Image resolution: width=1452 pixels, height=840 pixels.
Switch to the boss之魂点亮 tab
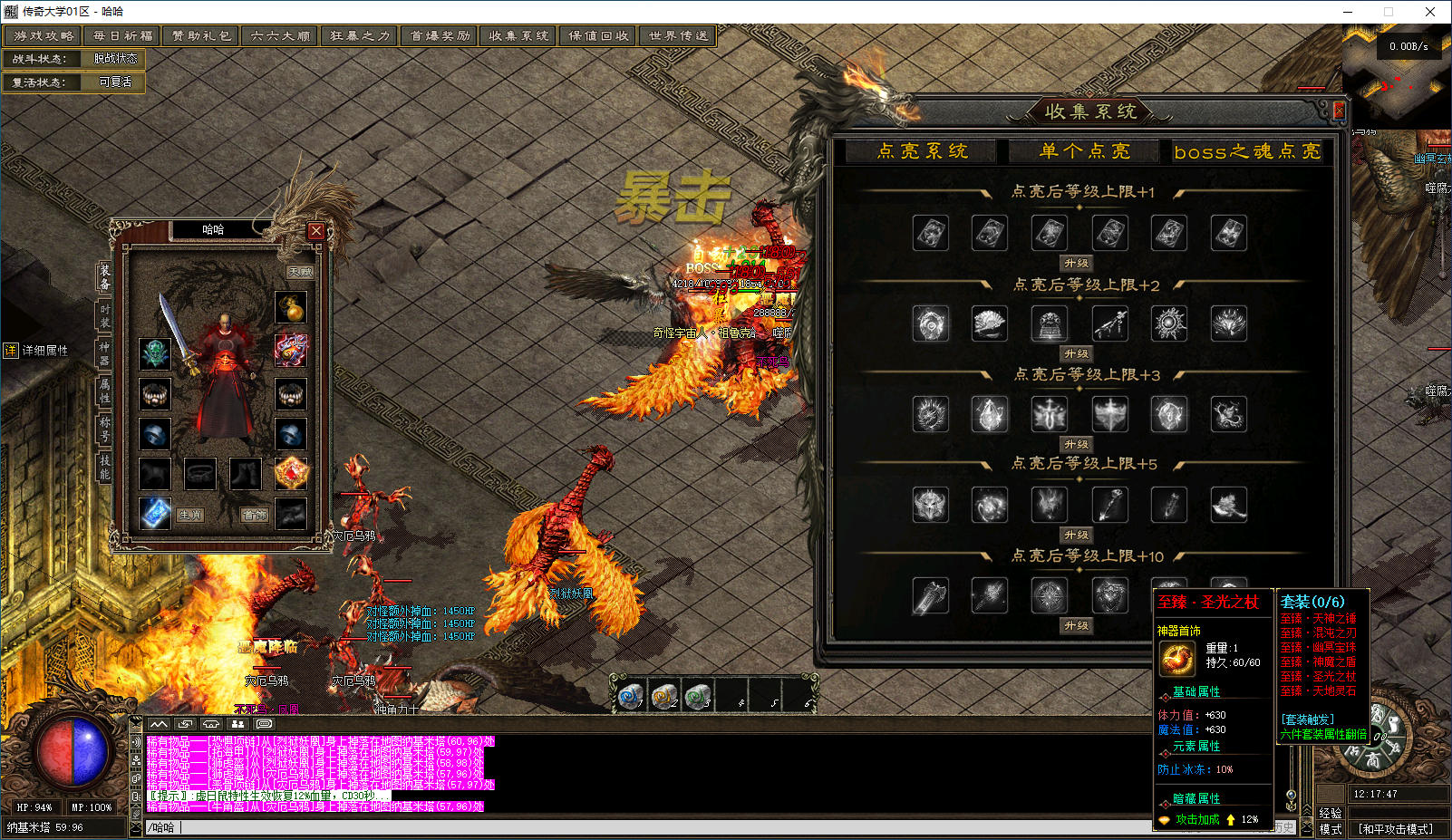[1246, 151]
